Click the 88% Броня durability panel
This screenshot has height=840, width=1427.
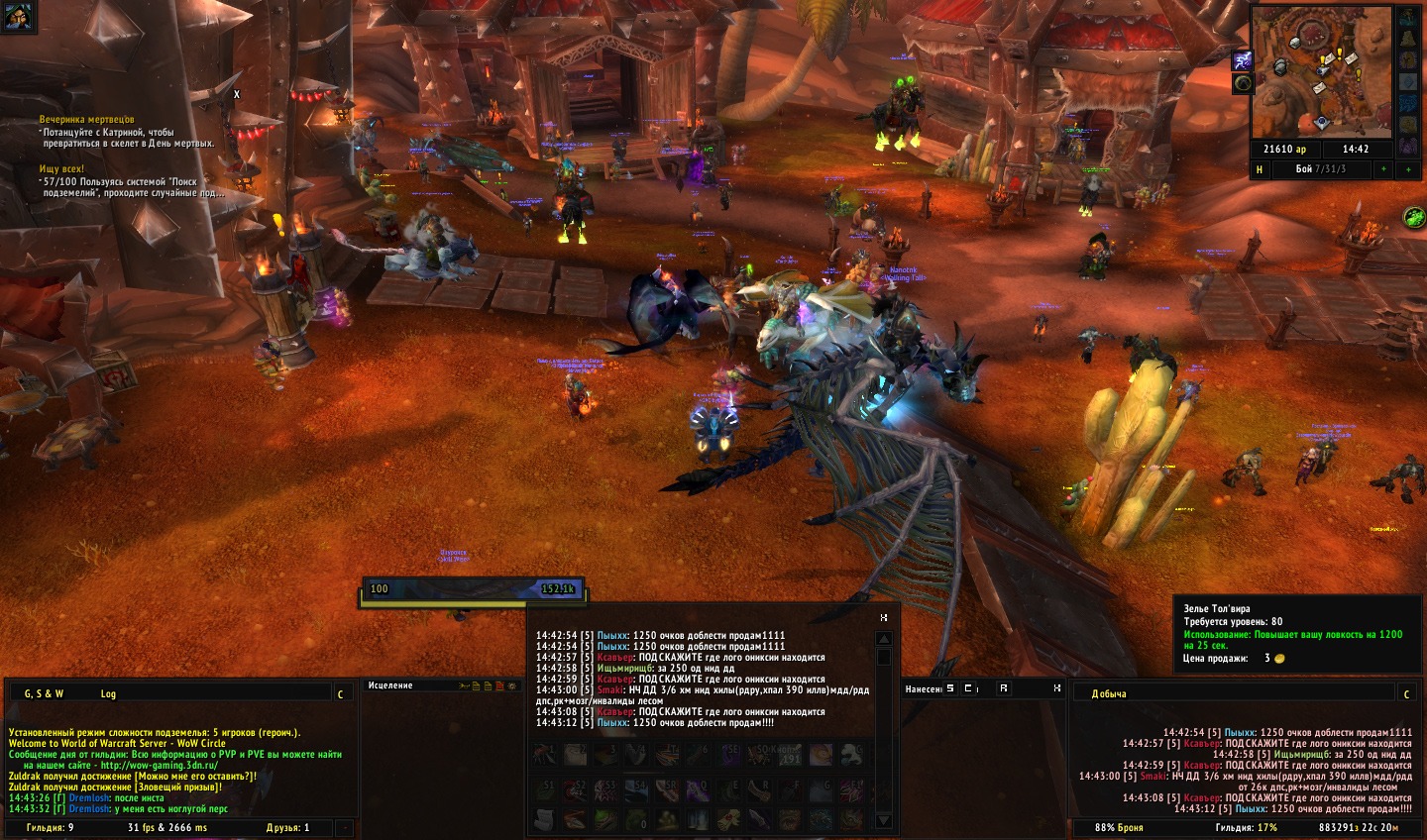pos(1119,827)
